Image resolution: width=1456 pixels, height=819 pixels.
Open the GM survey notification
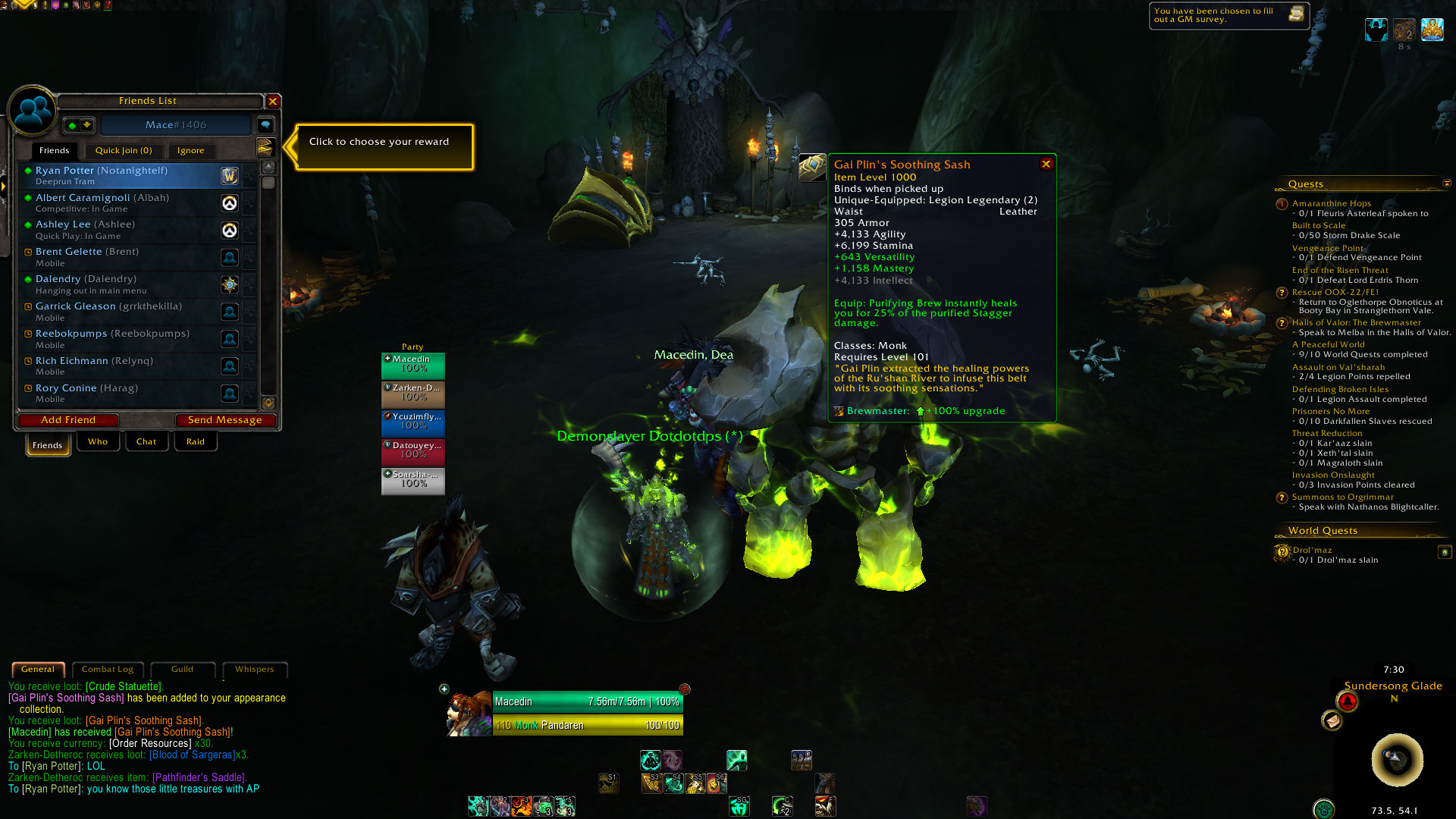(1228, 15)
